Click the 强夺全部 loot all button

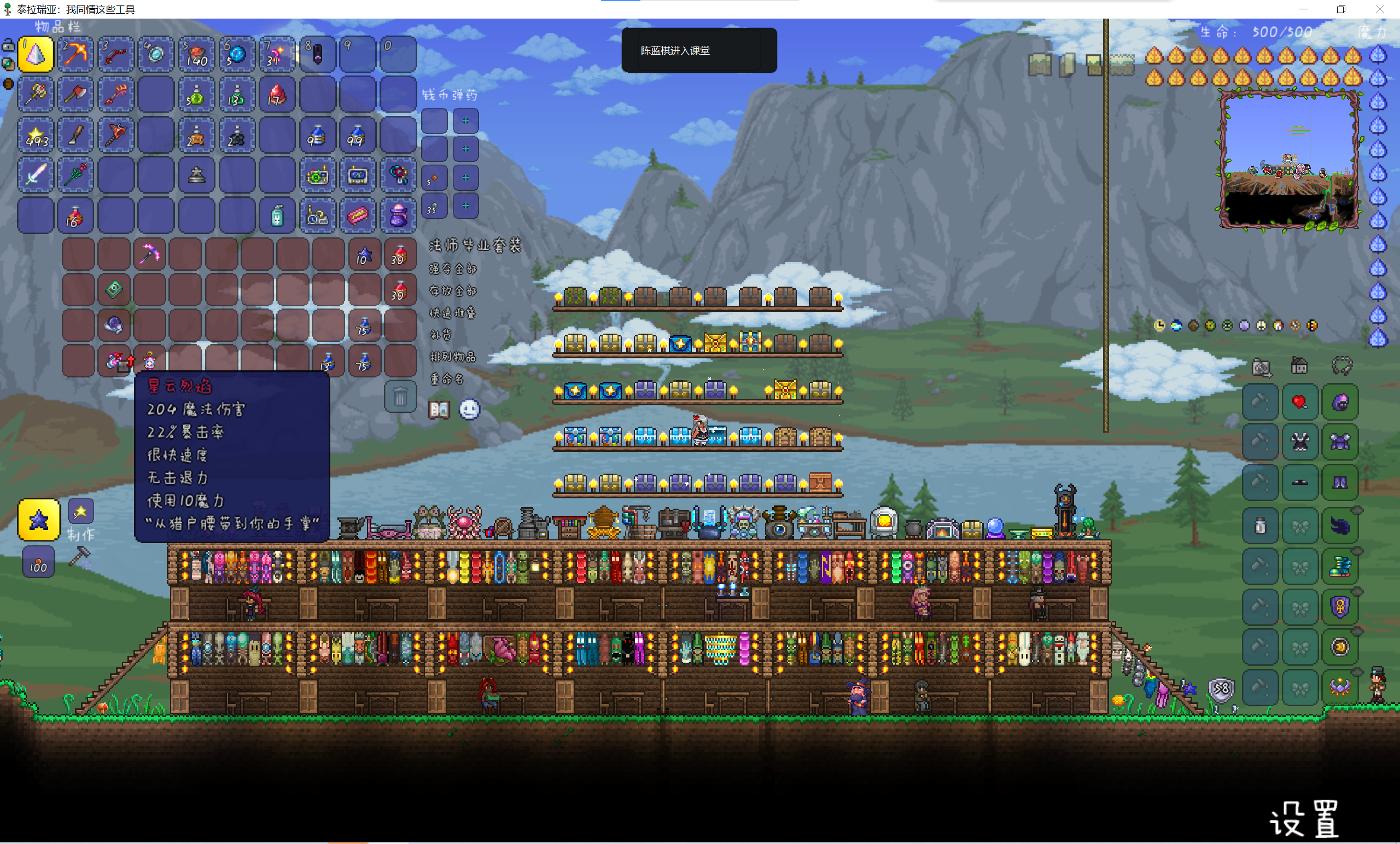coord(452,269)
